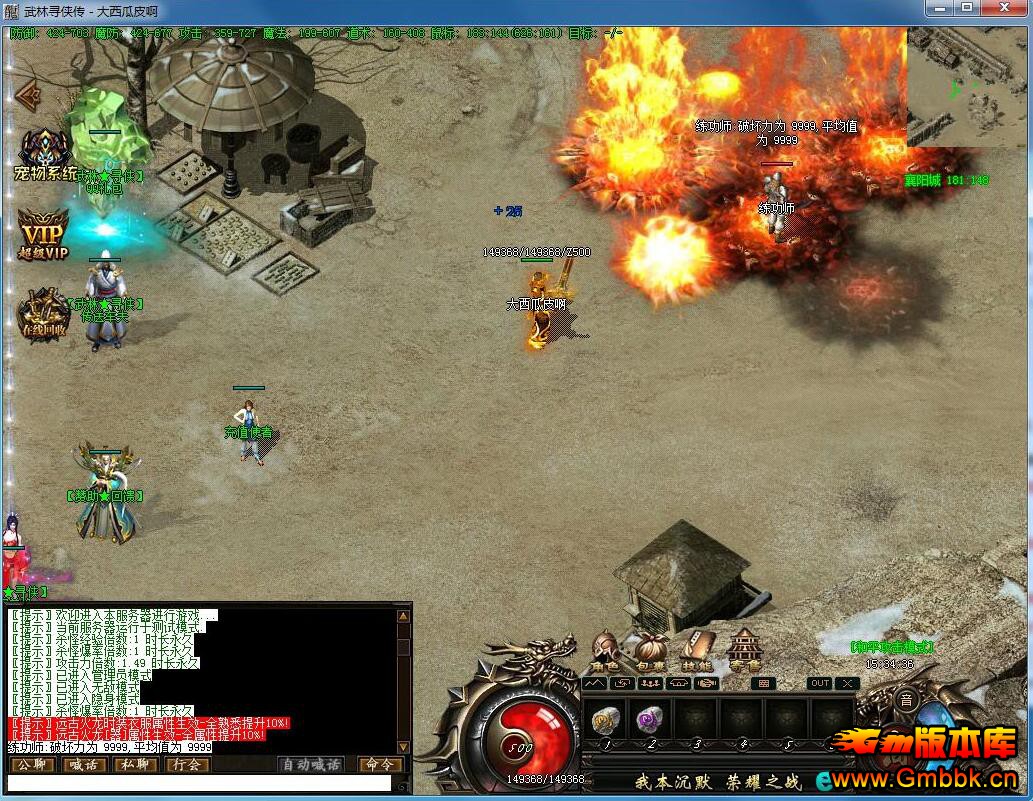Open the 命令 command button
1033x801 pixels.
point(380,765)
